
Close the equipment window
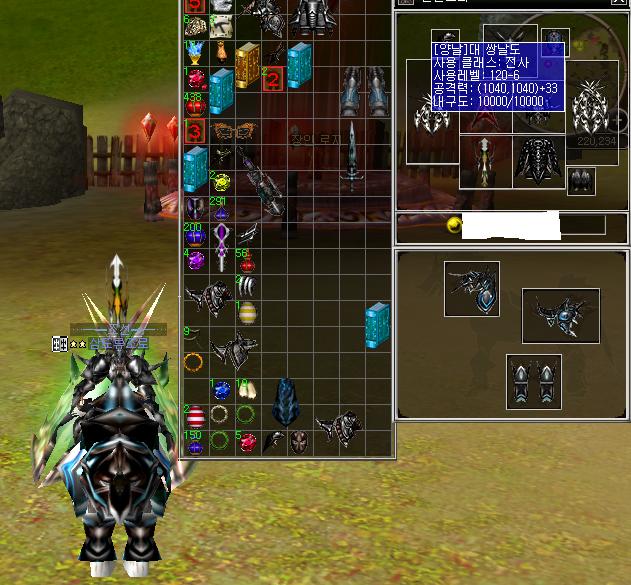[618, 4]
